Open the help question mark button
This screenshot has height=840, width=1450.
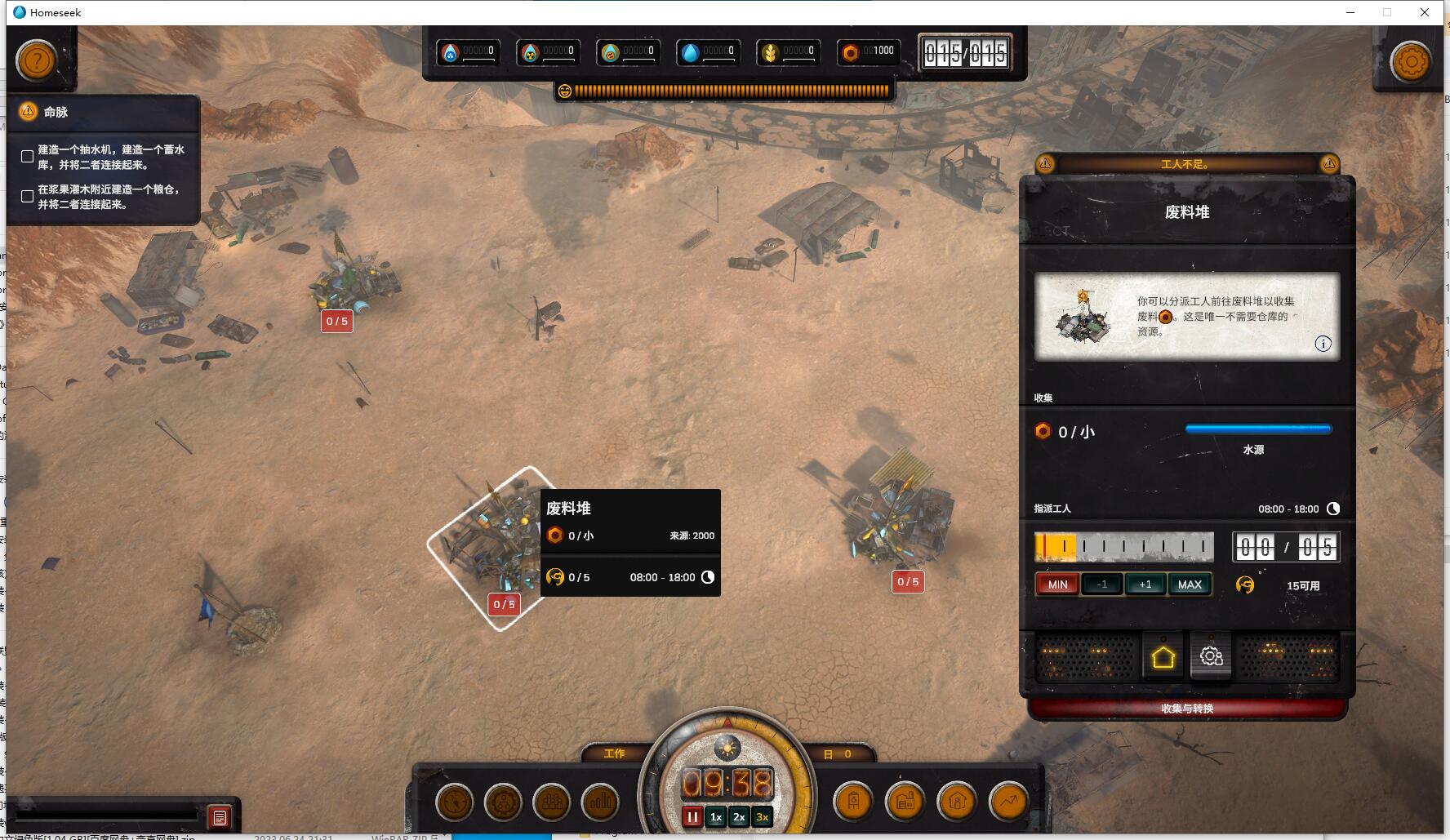[x=37, y=60]
